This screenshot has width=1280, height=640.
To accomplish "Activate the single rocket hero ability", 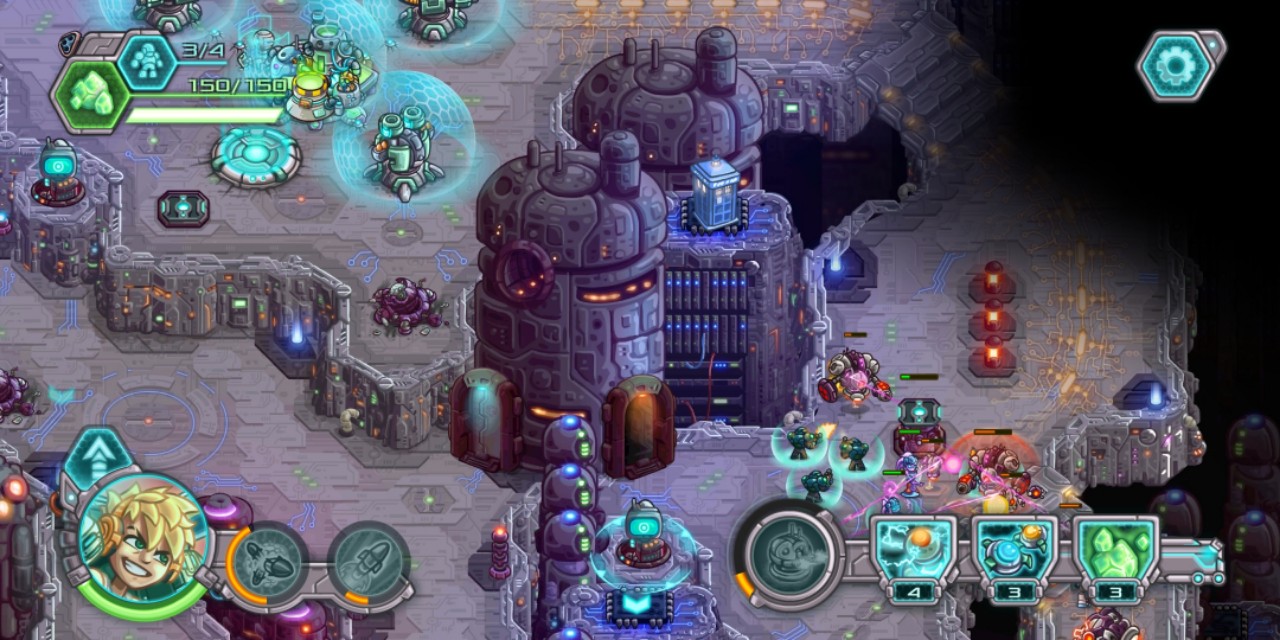I will tap(369, 564).
